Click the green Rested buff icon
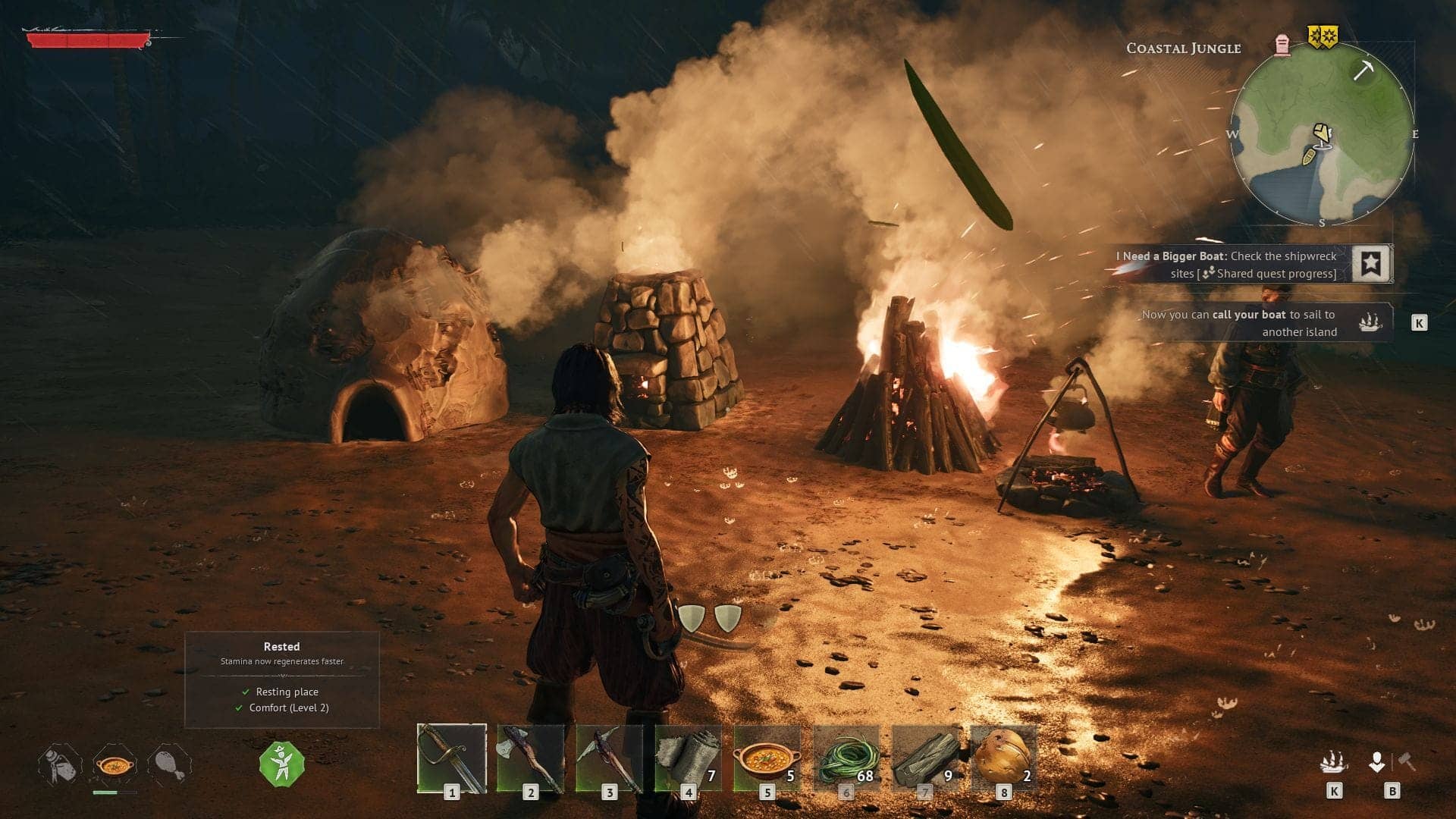 281,764
